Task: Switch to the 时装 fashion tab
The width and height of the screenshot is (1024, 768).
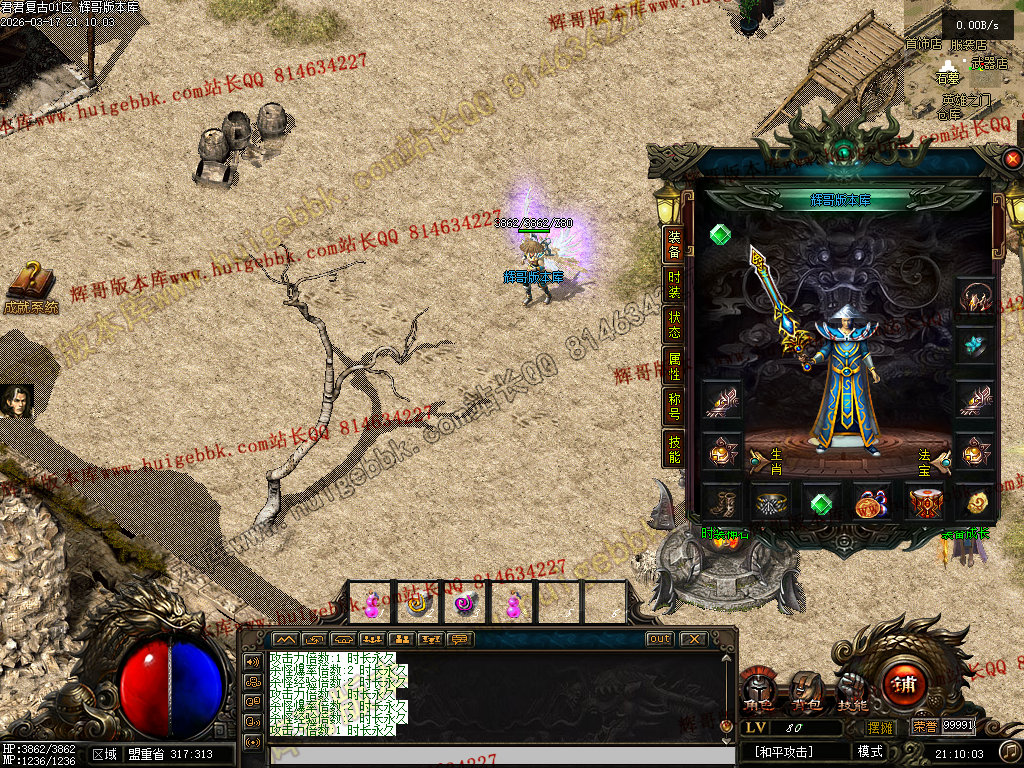Action: tap(675, 284)
